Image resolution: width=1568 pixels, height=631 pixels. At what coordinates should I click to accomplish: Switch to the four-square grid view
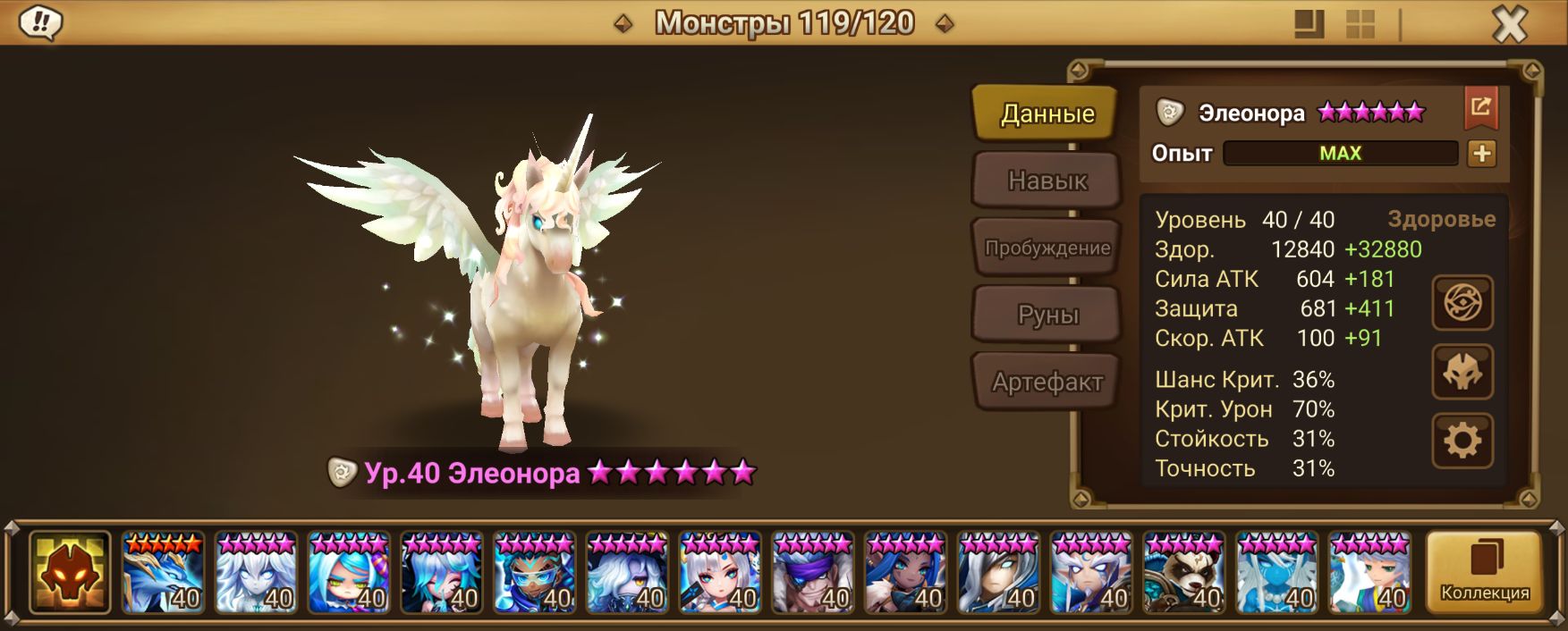pyautogui.click(x=1360, y=24)
